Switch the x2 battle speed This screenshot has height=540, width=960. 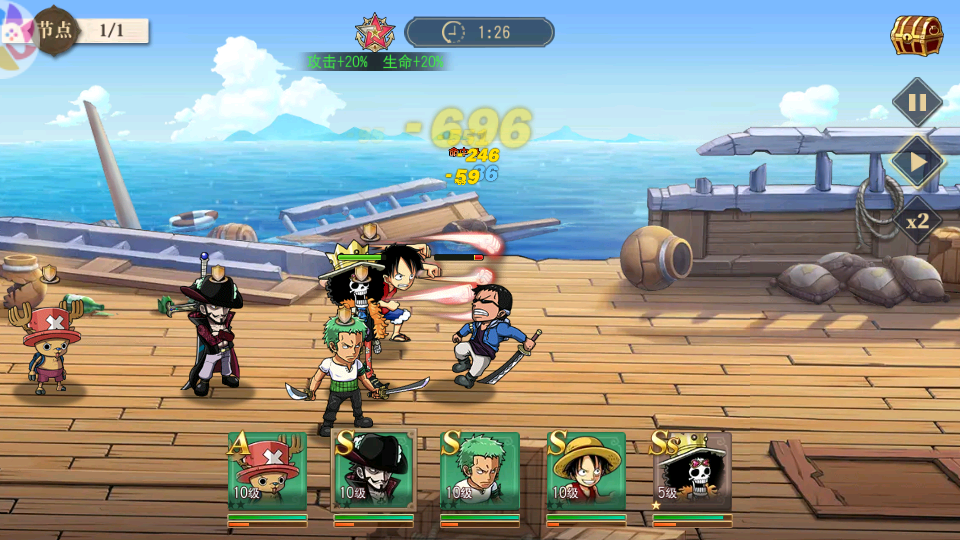[917, 220]
